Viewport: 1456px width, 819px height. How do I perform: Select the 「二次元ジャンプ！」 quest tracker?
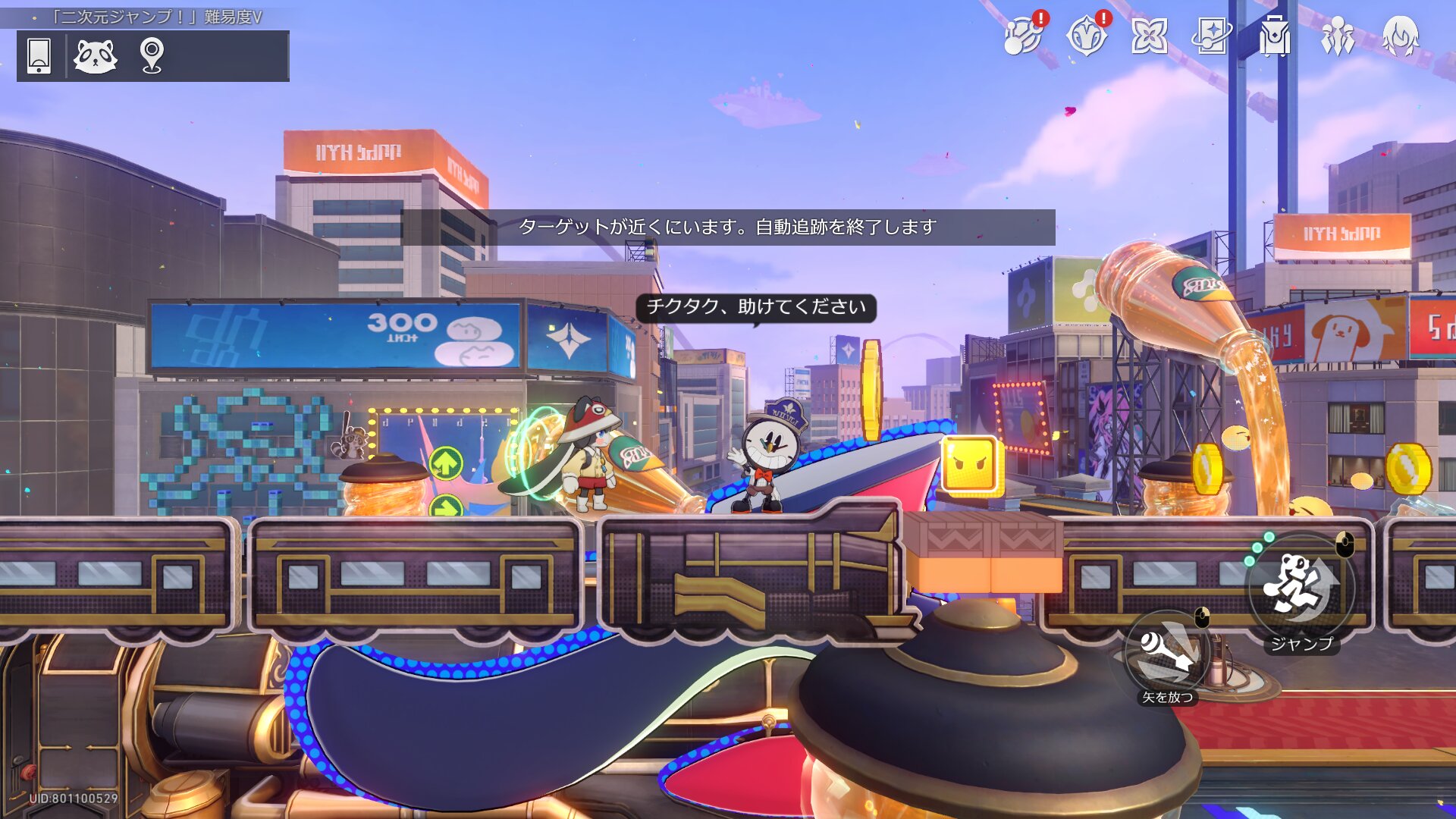(x=156, y=17)
